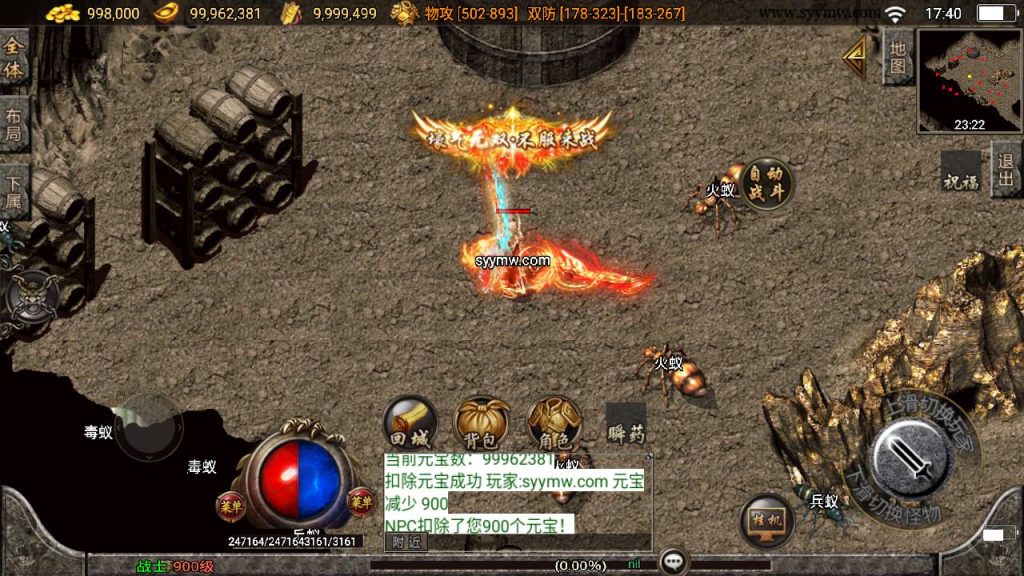Image resolution: width=1024 pixels, height=576 pixels.
Task: Click the 退出 exit button
Action: 1006,168
